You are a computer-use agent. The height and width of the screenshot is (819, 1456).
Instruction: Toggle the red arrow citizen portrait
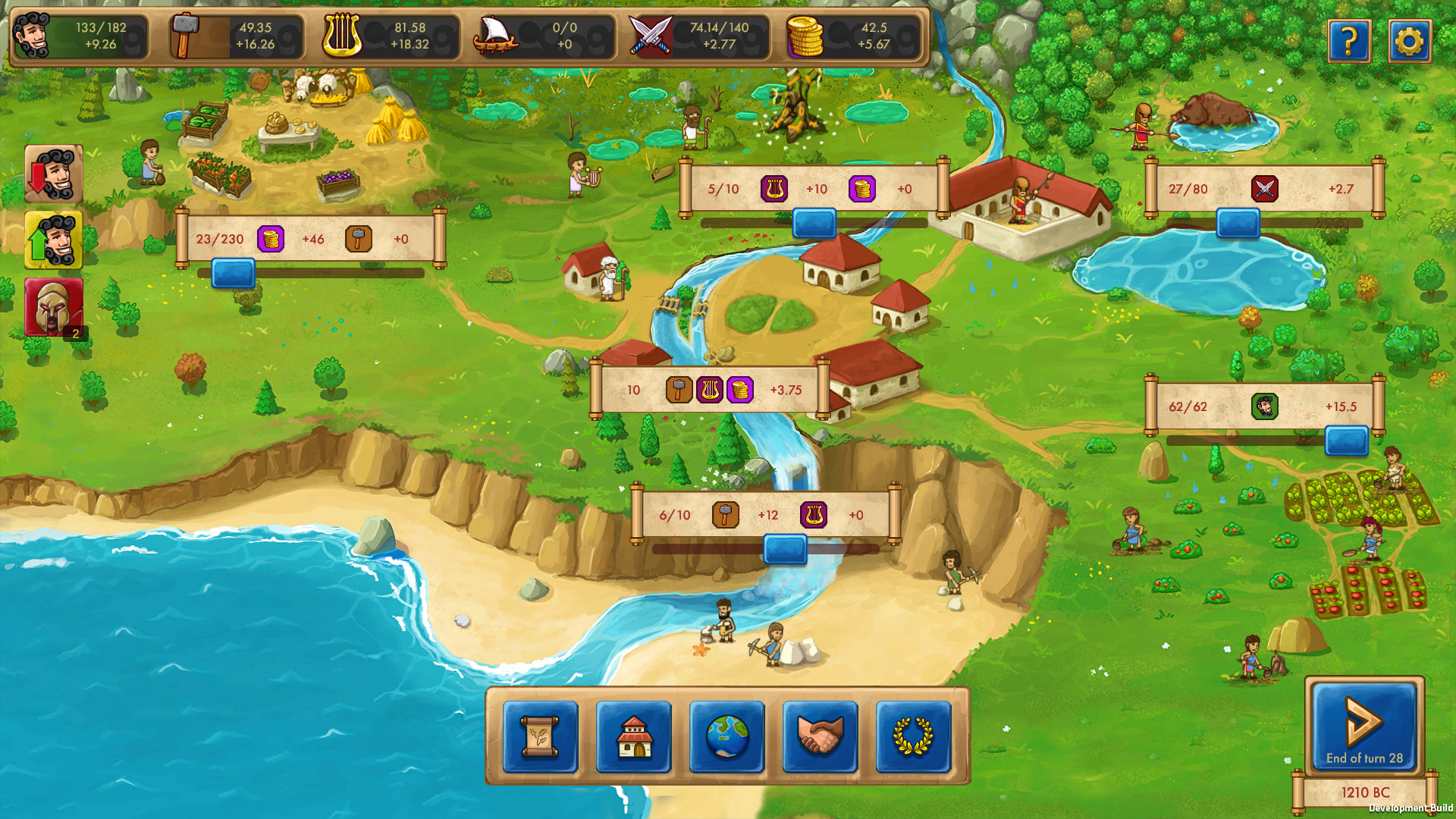pyautogui.click(x=53, y=173)
